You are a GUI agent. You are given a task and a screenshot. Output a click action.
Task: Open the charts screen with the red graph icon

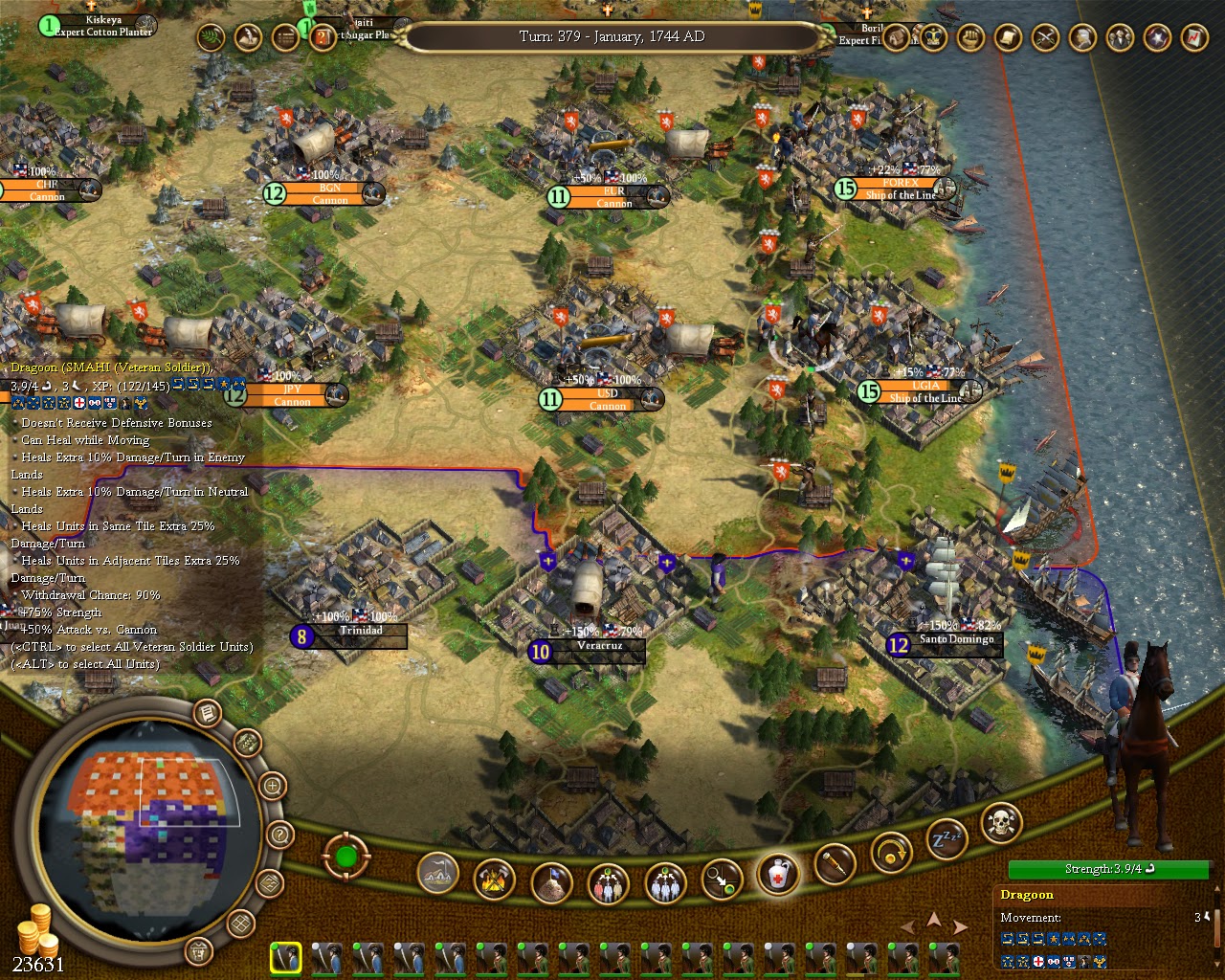tap(1195, 39)
